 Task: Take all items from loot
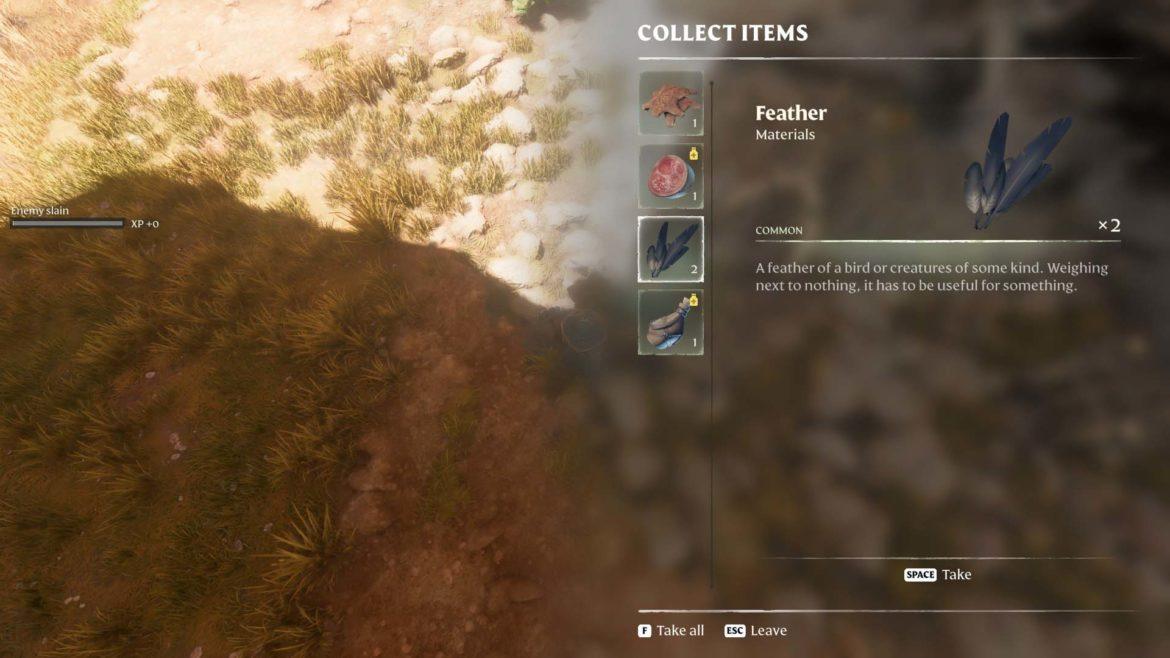[671, 631]
